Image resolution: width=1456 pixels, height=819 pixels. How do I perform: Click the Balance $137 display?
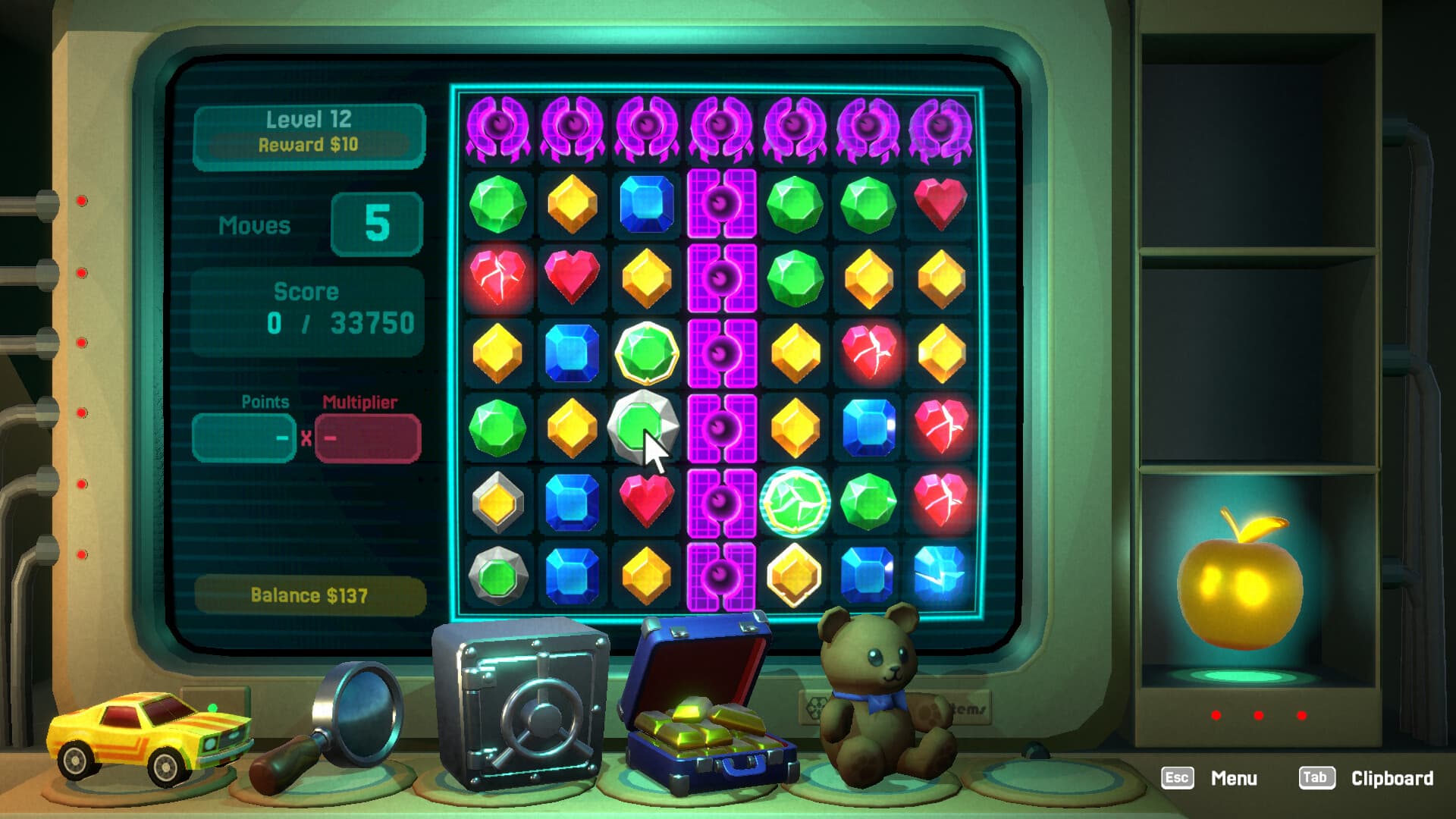click(309, 596)
